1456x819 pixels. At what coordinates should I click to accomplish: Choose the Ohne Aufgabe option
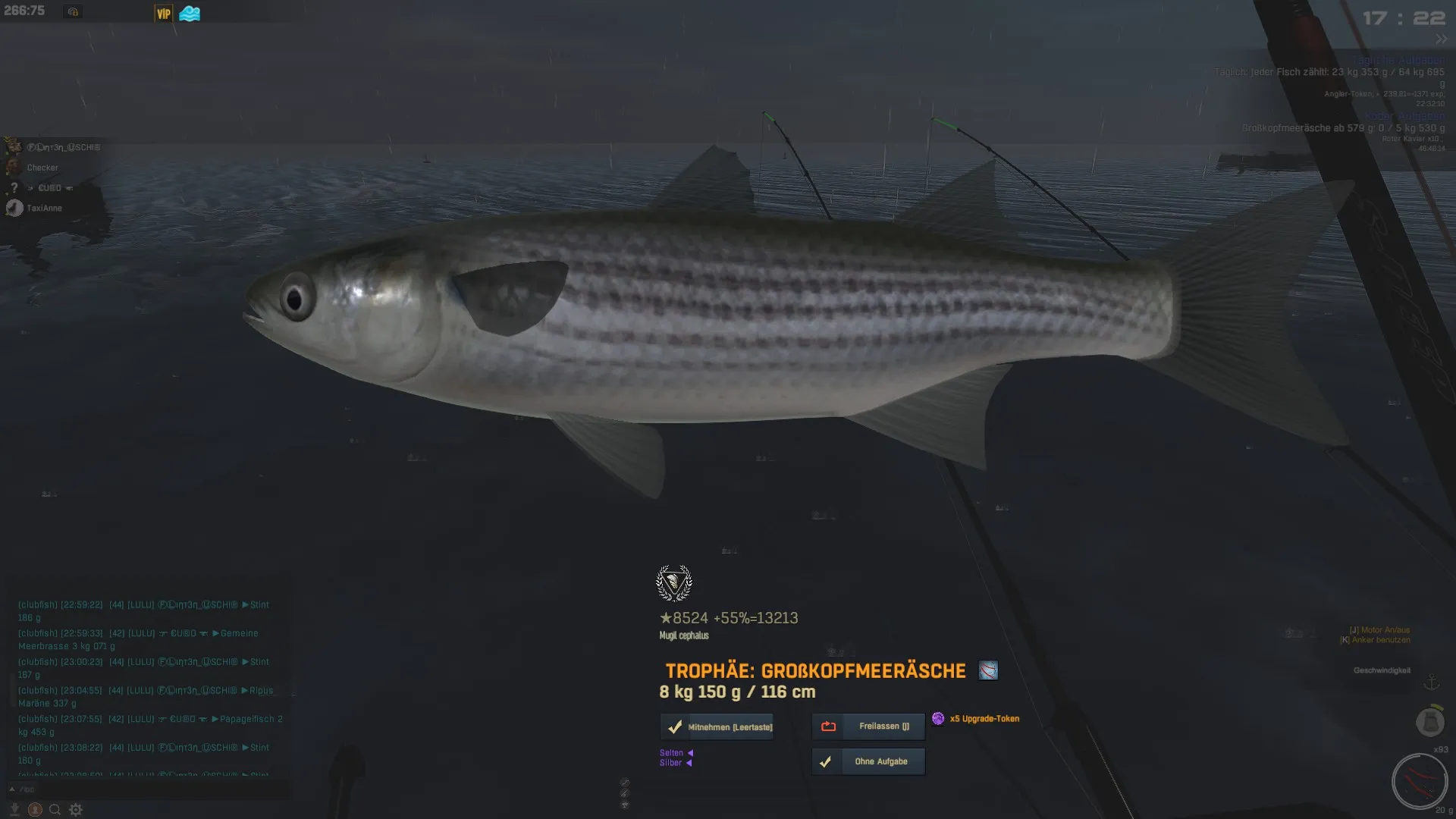pyautogui.click(x=868, y=761)
